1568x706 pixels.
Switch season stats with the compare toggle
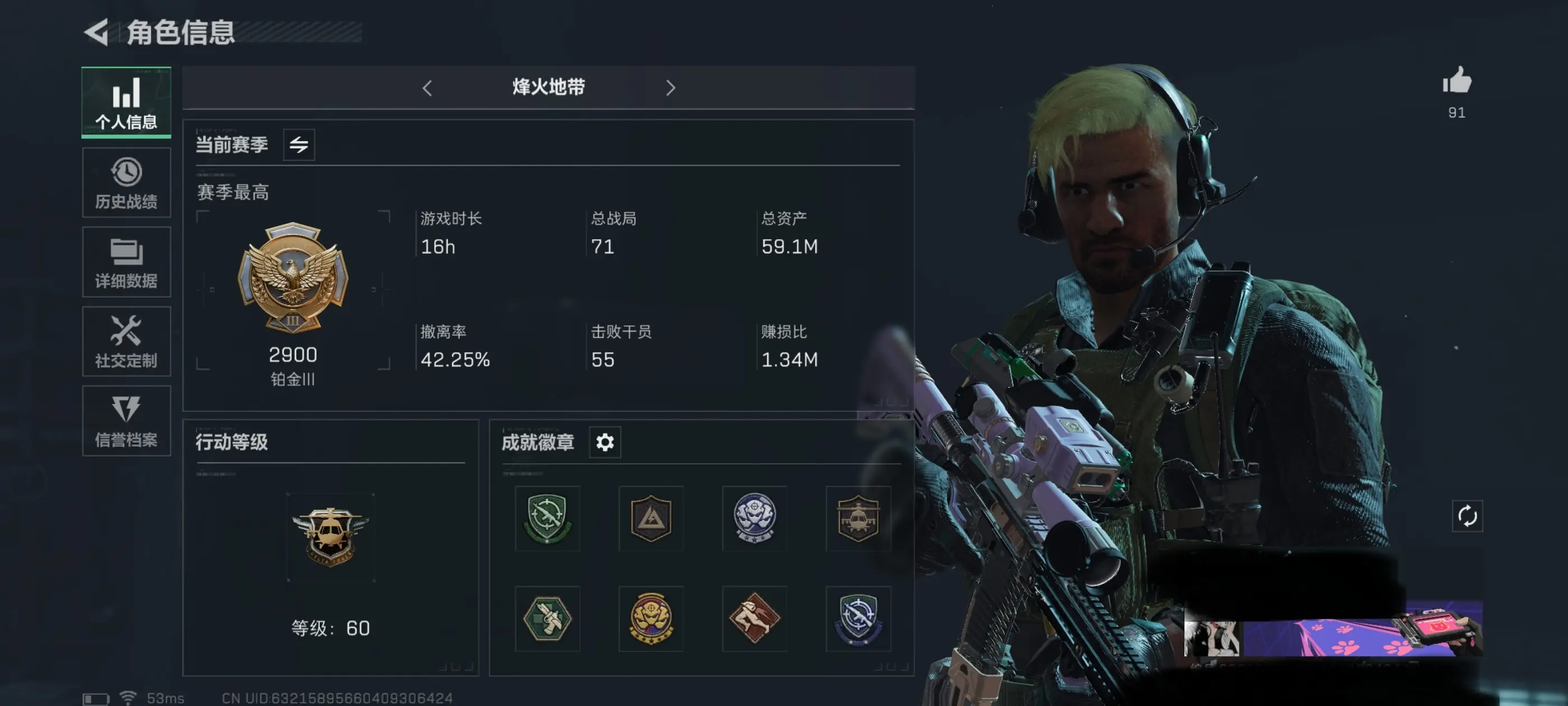click(x=300, y=145)
